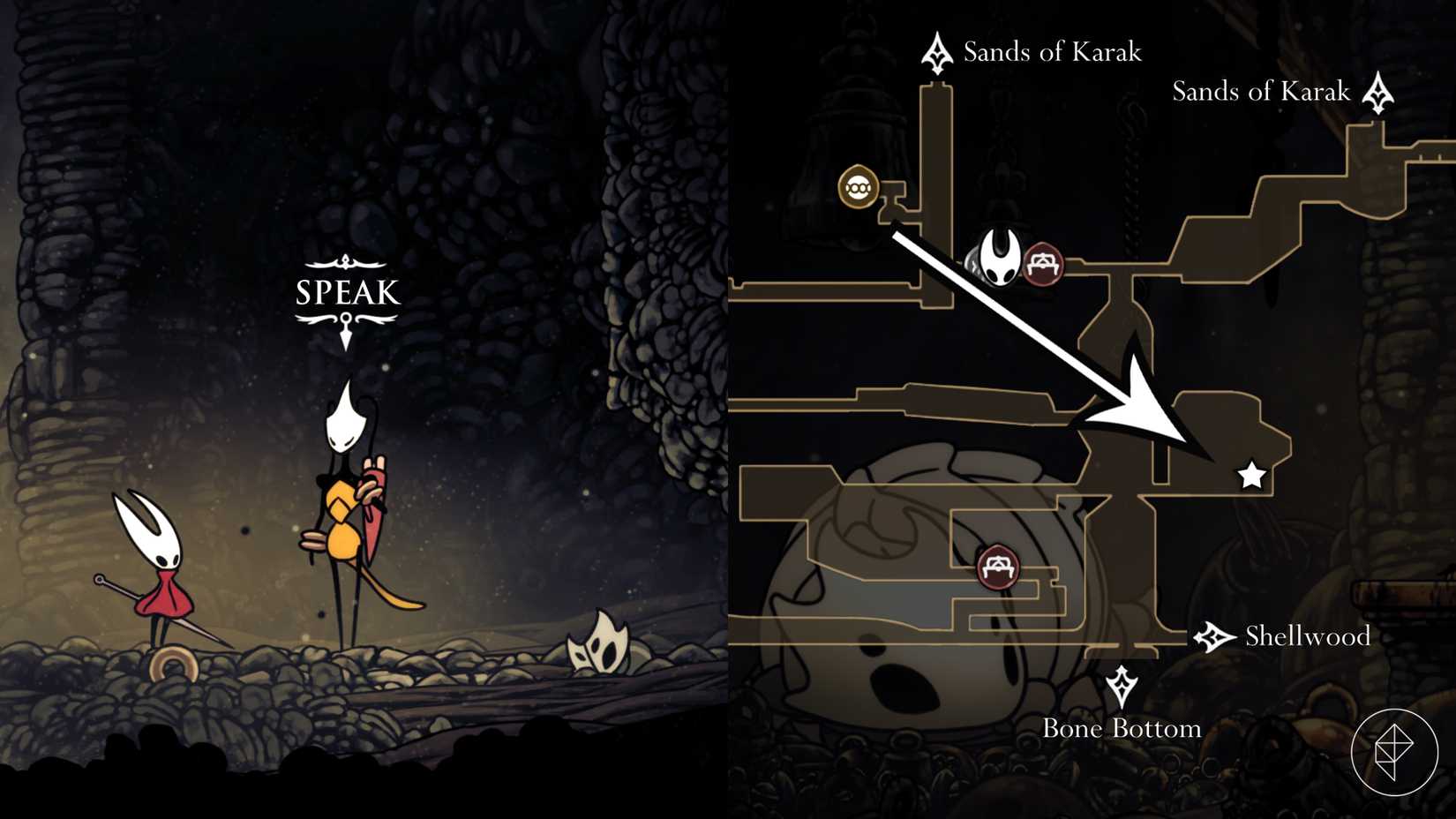Choose the bench marker beside Hornet's map icon
This screenshot has height=819, width=1456.
point(1043,263)
